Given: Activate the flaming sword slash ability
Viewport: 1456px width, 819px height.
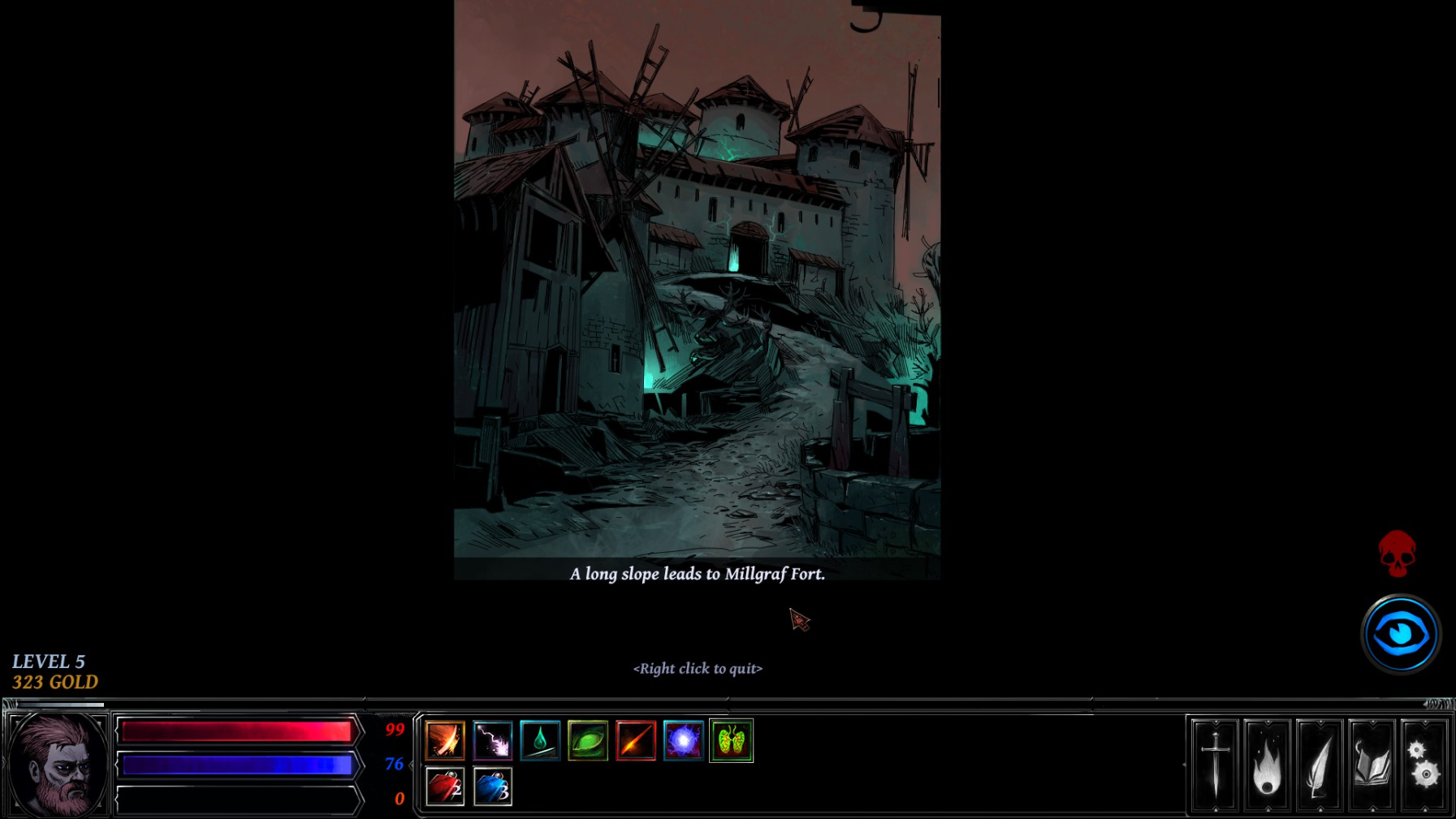Looking at the screenshot, I should pos(444,740).
